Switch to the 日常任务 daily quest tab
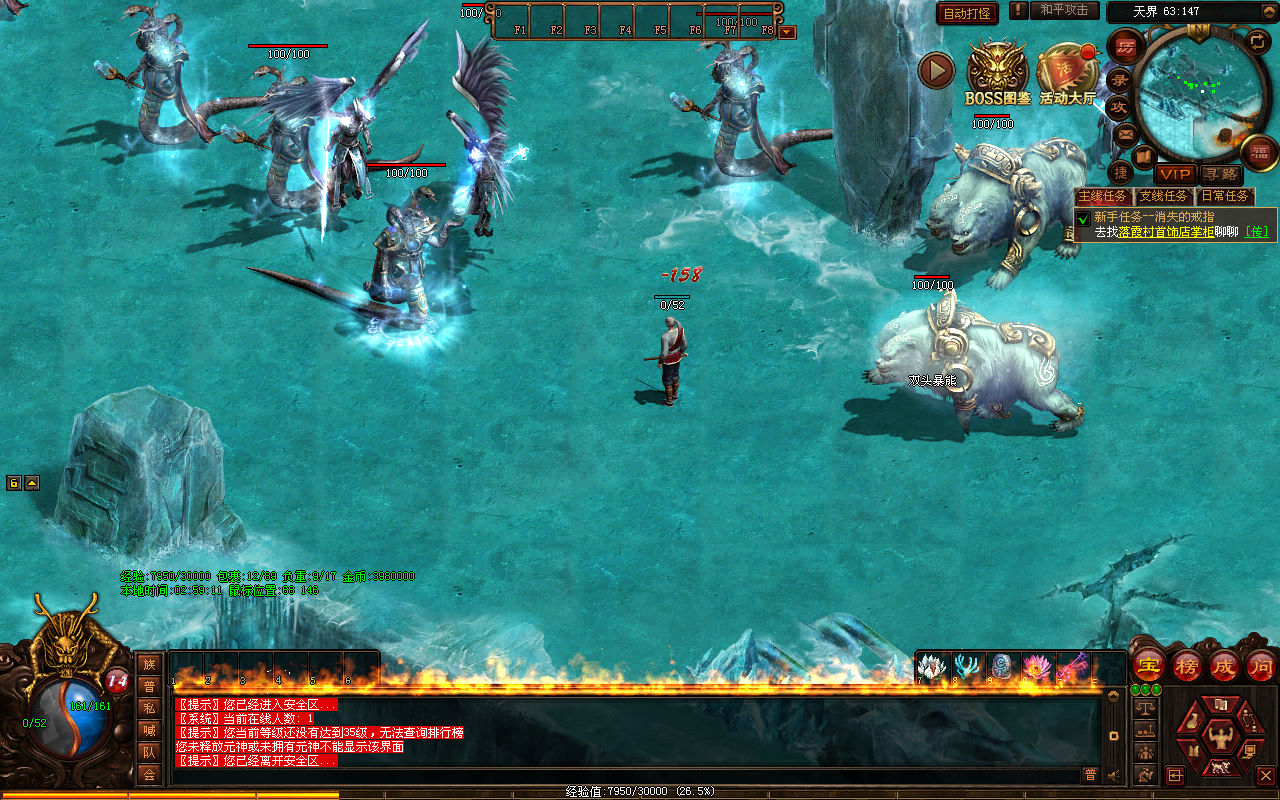The image size is (1280, 800). tap(1225, 197)
